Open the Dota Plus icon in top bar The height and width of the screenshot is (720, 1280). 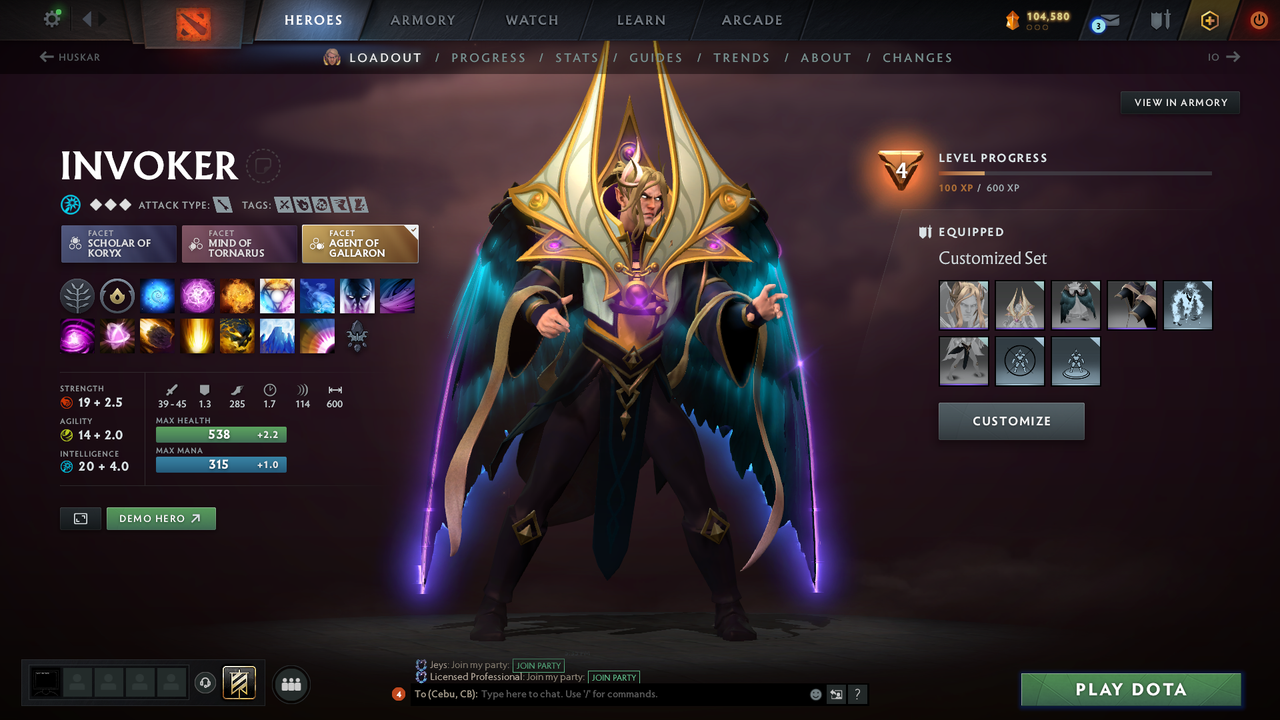[1209, 19]
